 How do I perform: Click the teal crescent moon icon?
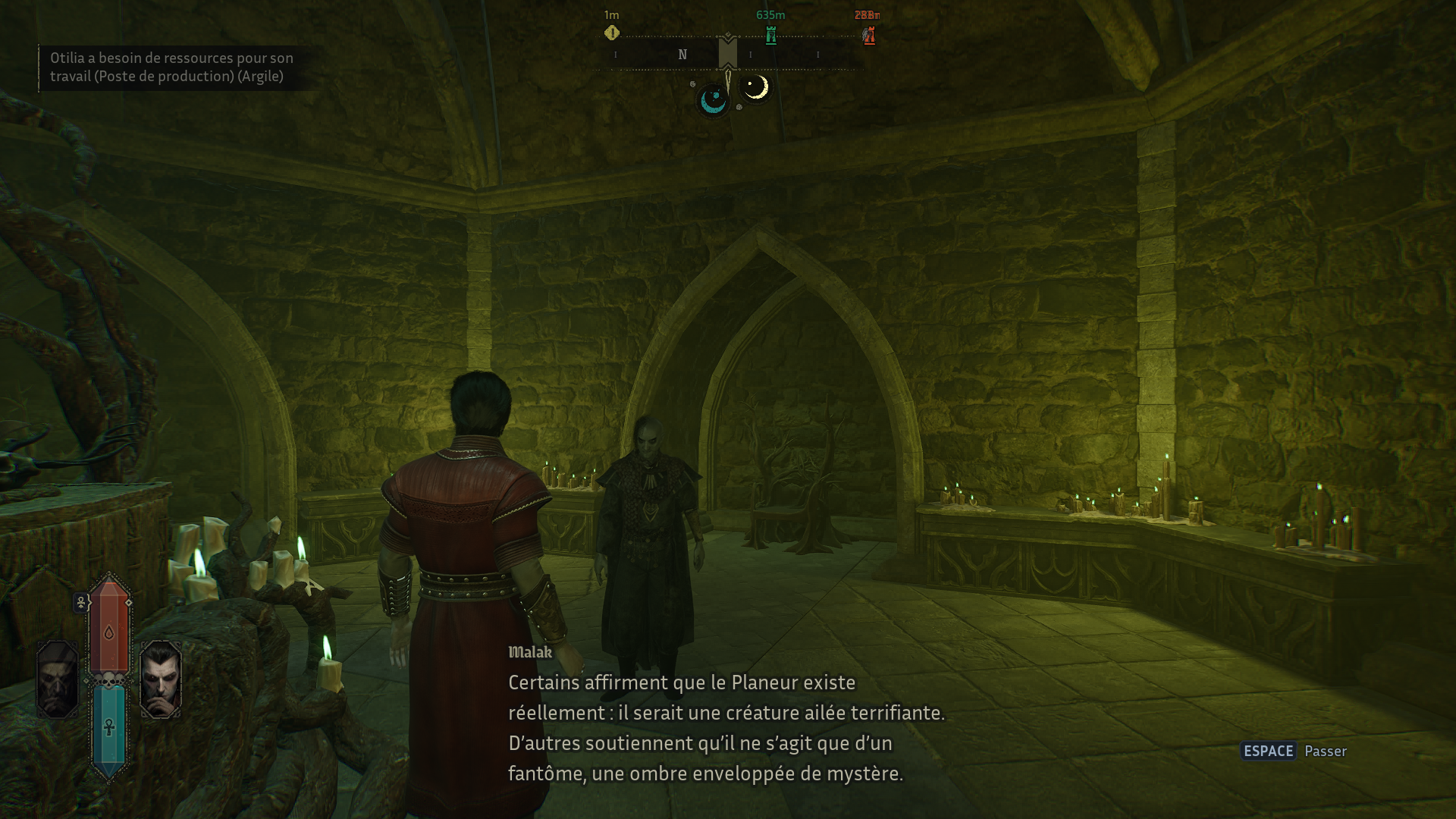[713, 100]
